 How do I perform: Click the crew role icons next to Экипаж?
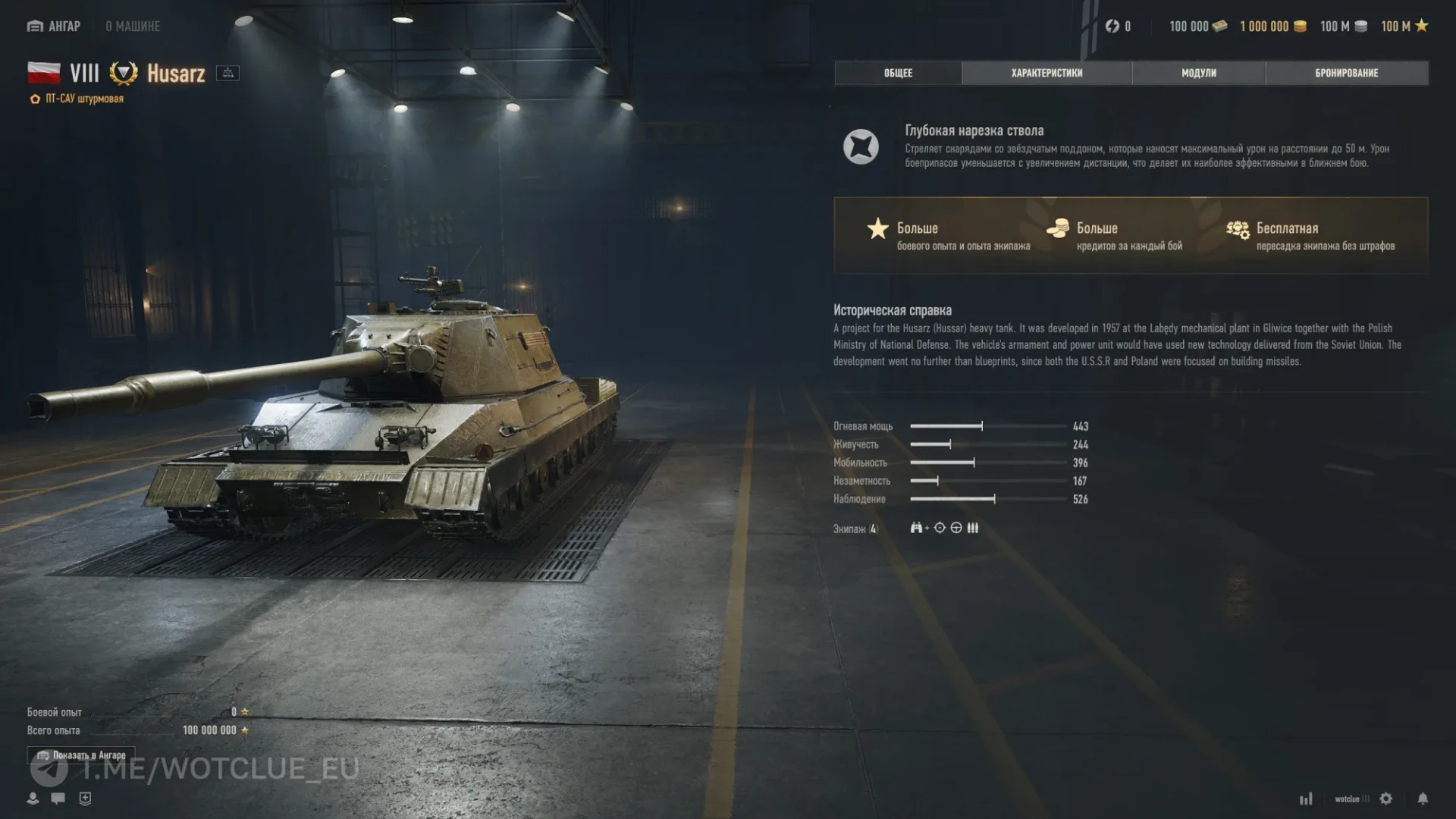tap(944, 528)
